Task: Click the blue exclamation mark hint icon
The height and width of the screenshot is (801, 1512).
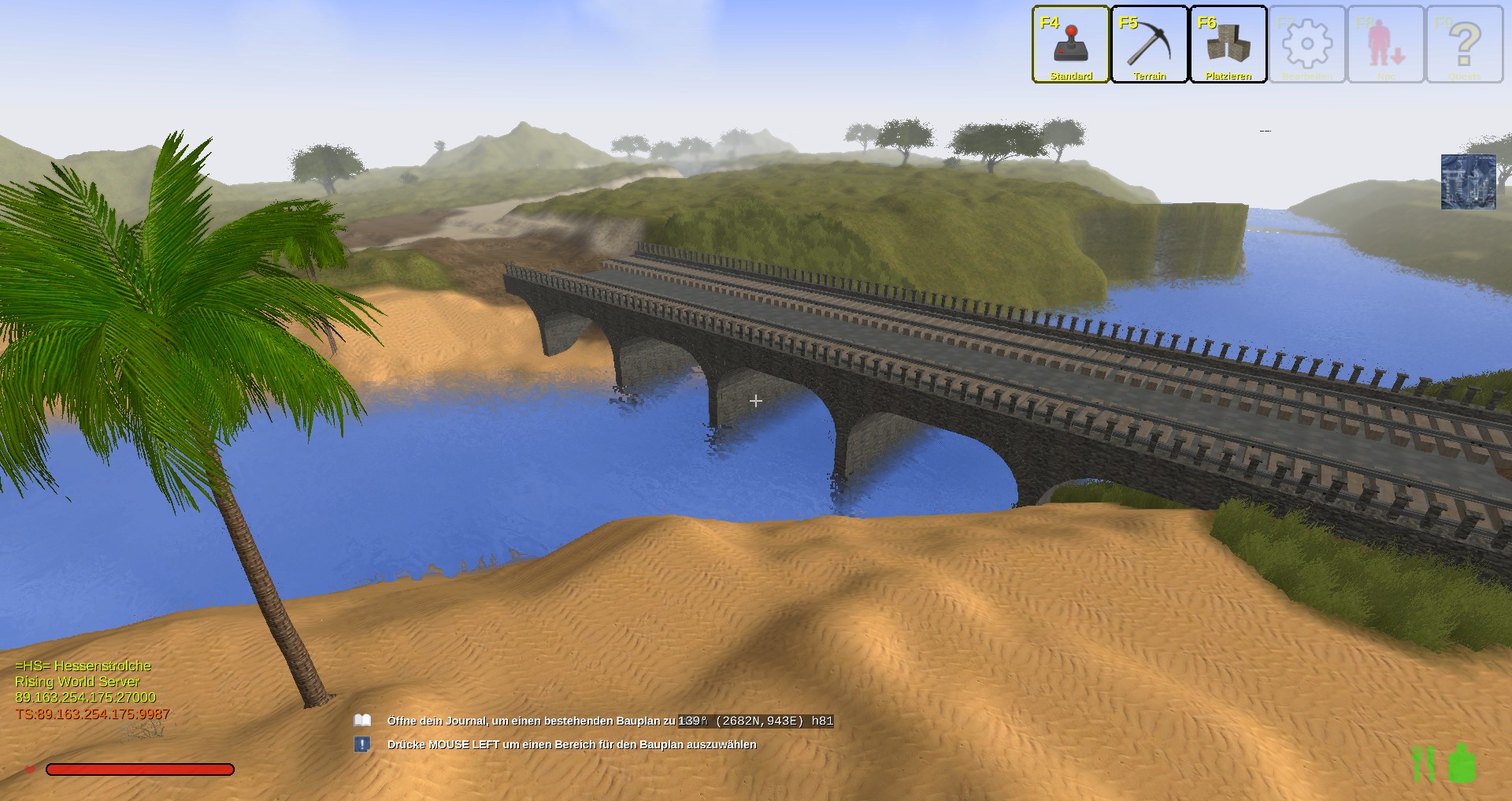Action: (x=362, y=744)
